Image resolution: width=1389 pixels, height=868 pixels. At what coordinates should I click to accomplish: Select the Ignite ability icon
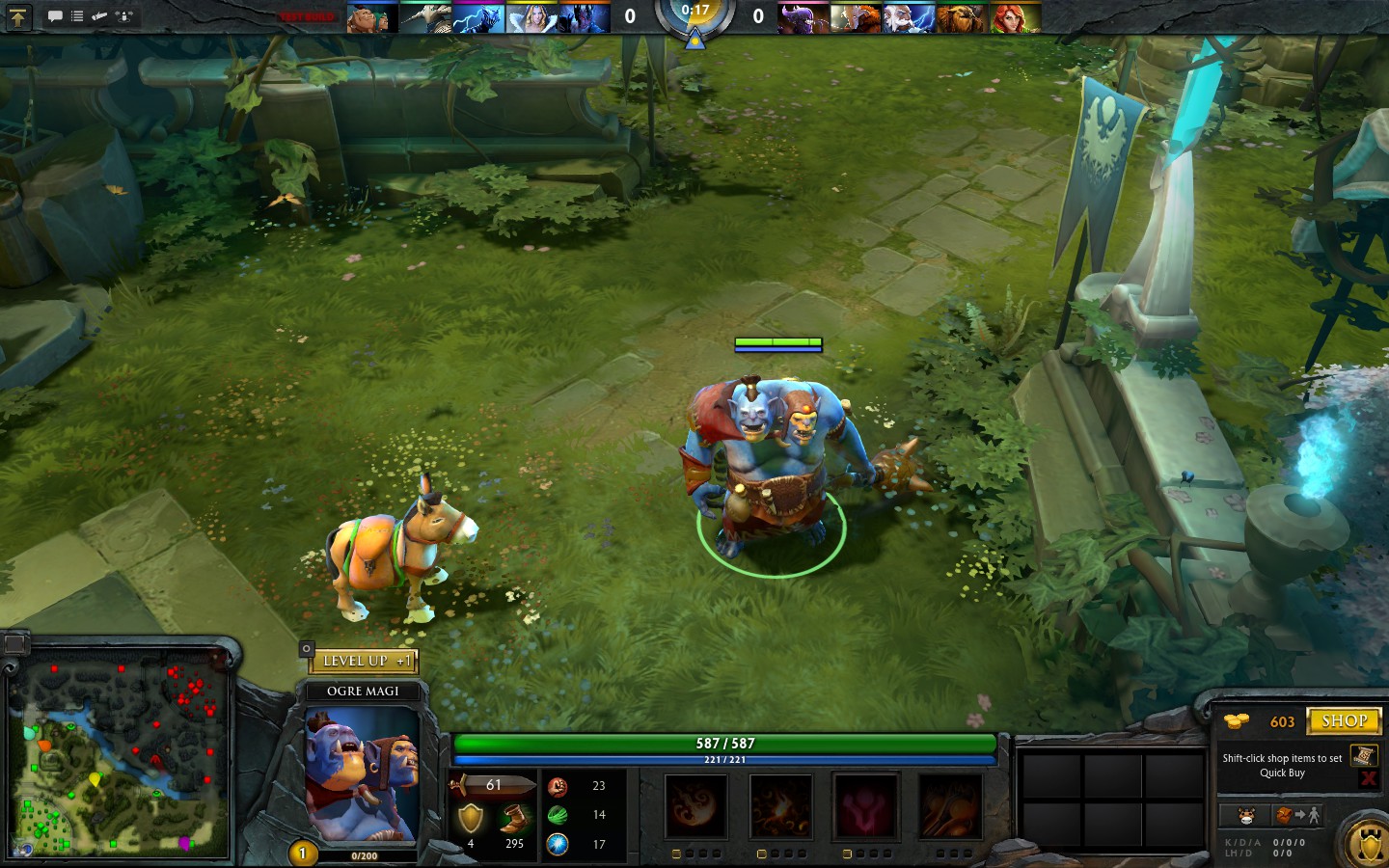click(x=781, y=807)
